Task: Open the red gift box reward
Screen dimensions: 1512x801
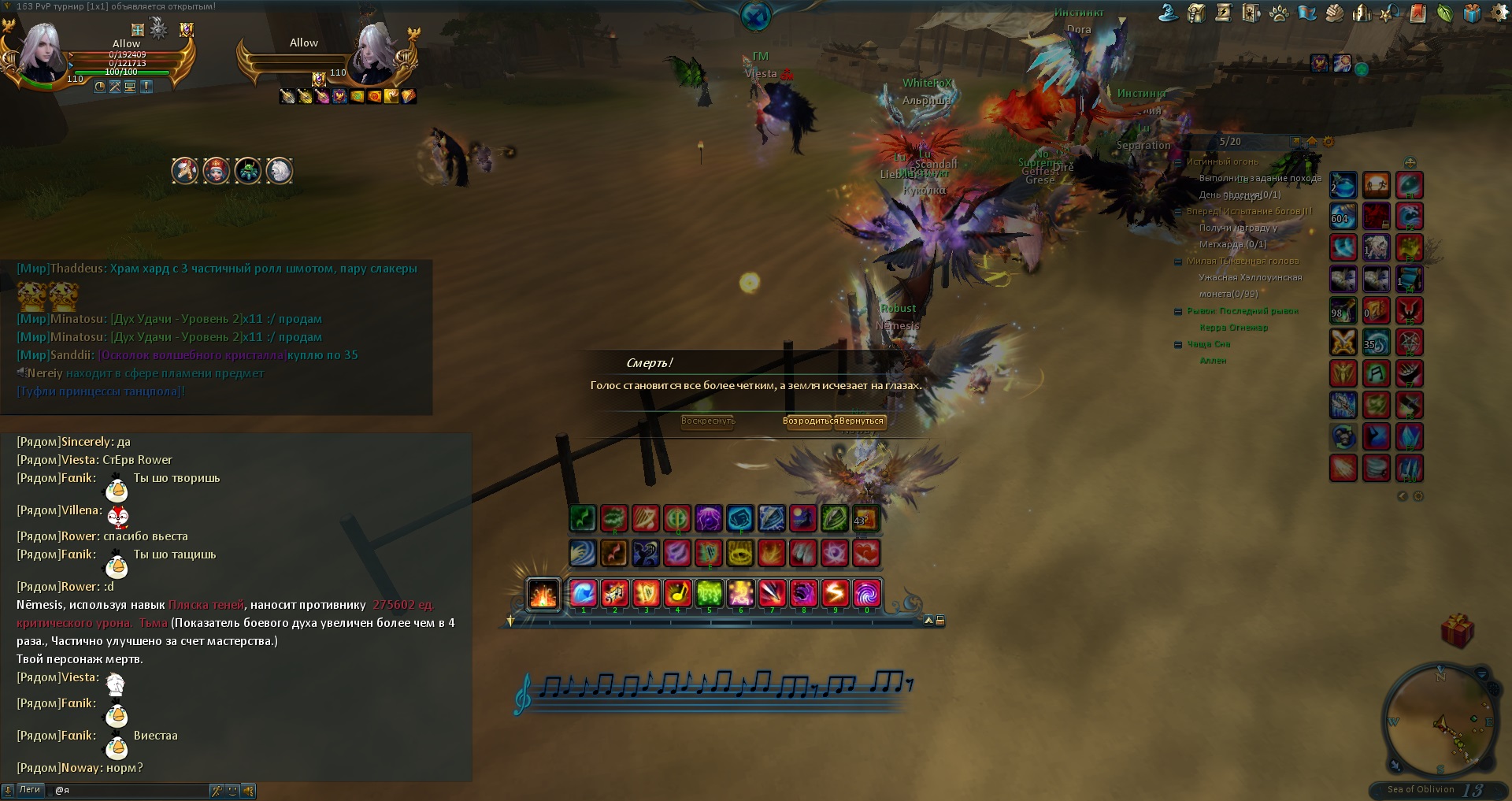Action: pos(1457,631)
